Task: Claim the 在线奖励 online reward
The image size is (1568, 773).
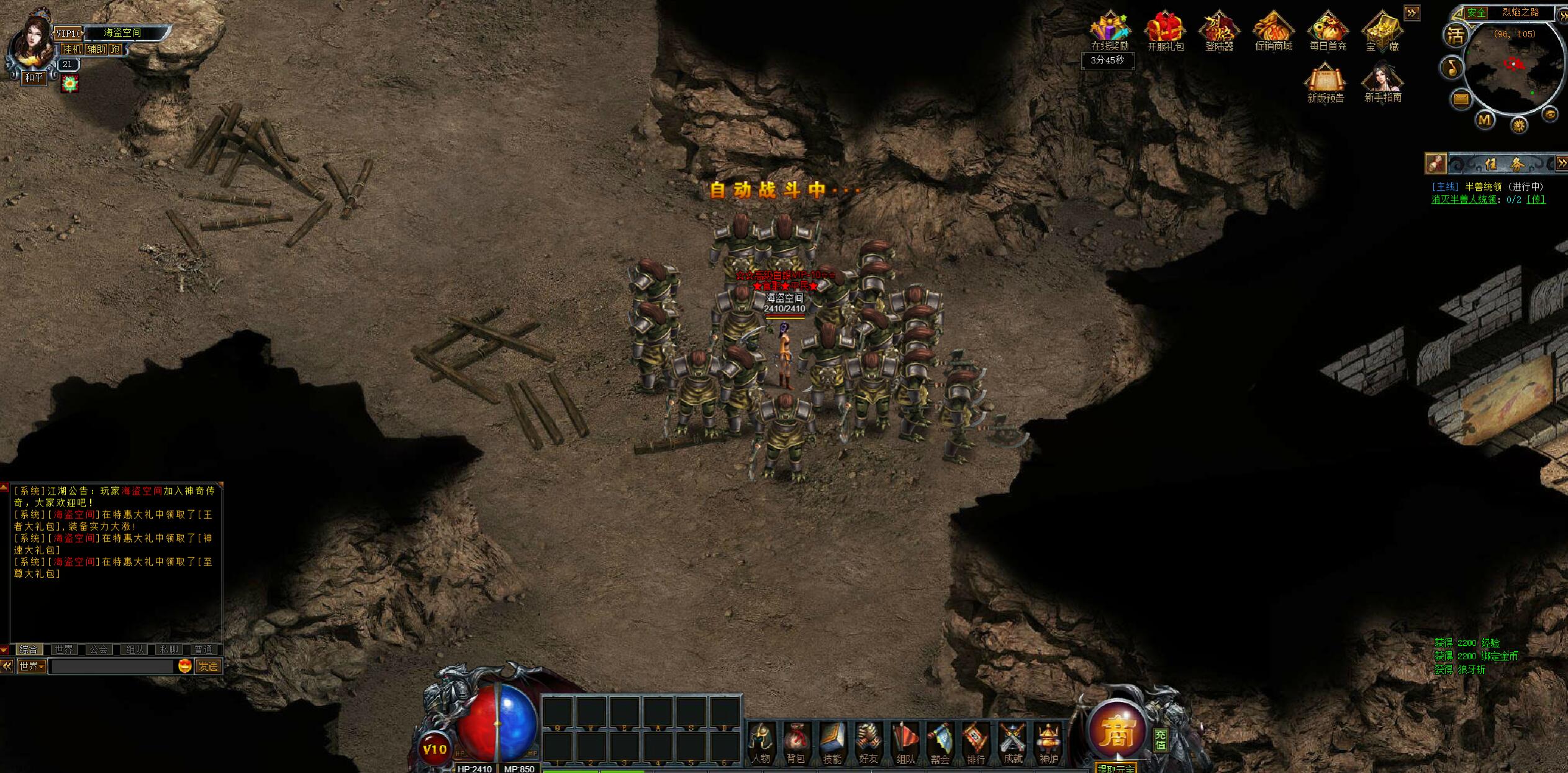Action: 1110,31
